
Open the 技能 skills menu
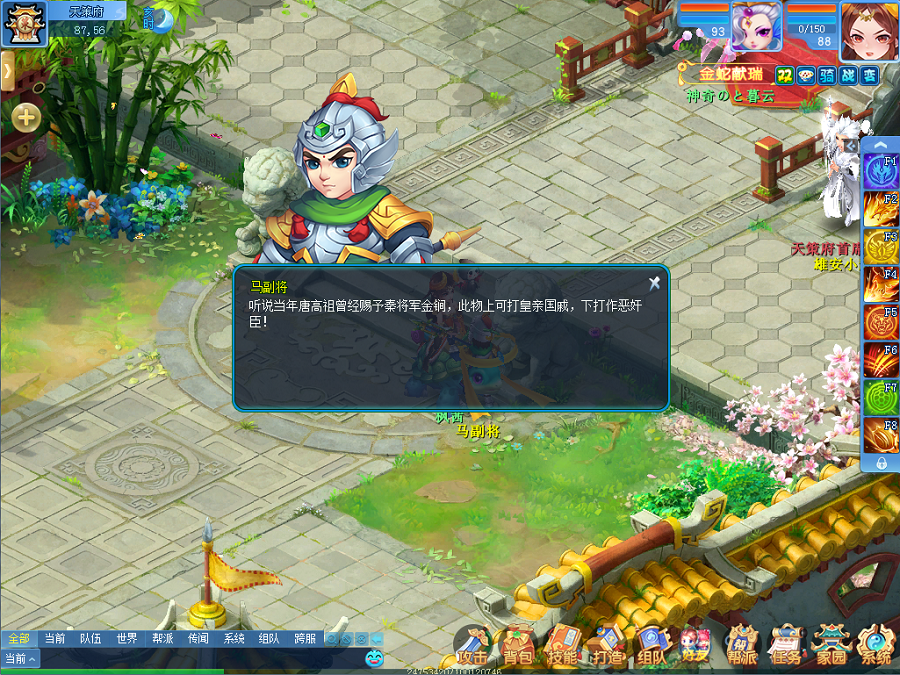click(x=562, y=646)
